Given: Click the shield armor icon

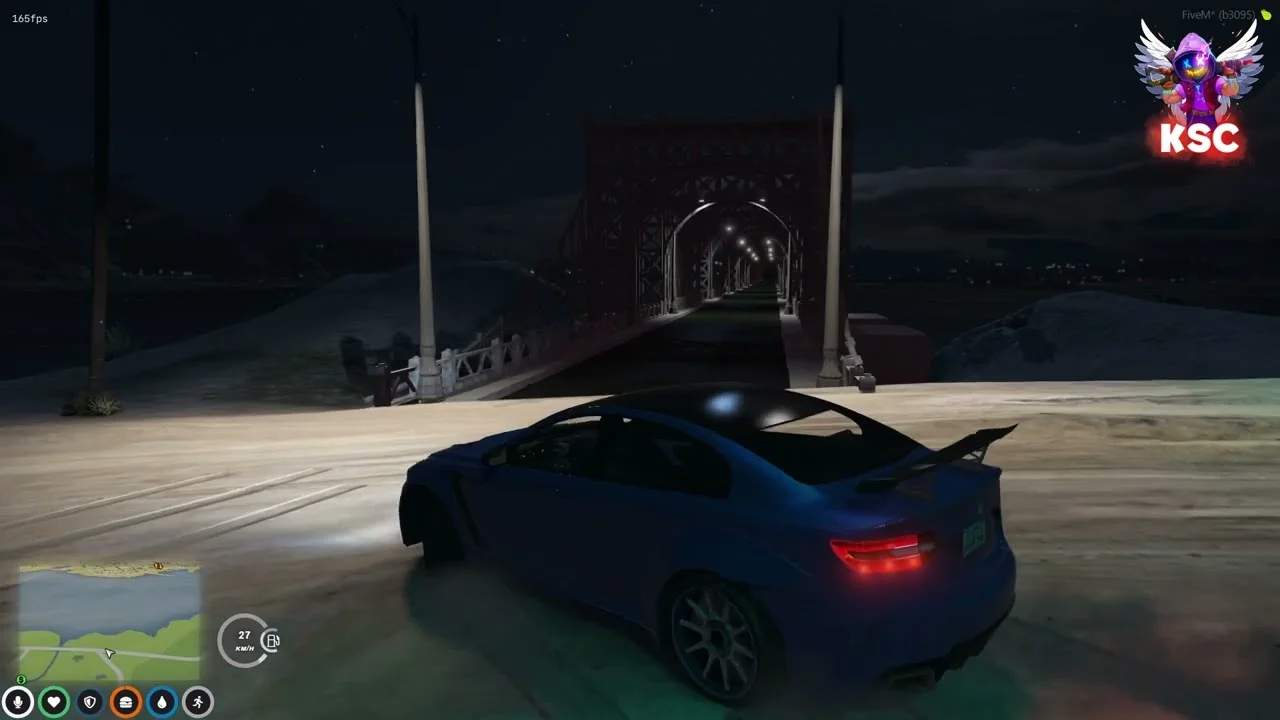Looking at the screenshot, I should [x=90, y=702].
